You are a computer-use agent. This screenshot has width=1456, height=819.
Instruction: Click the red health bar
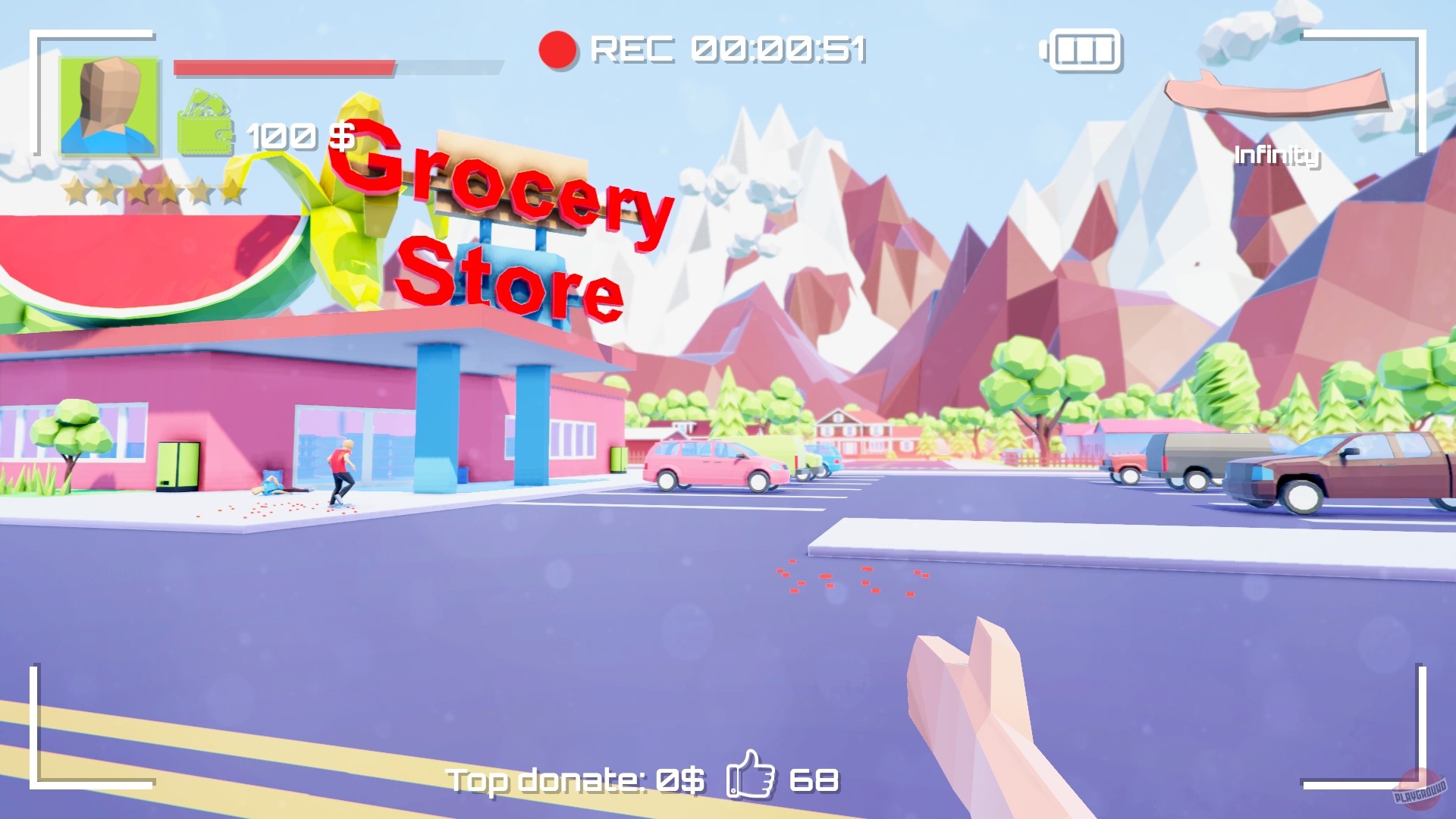tap(284, 67)
